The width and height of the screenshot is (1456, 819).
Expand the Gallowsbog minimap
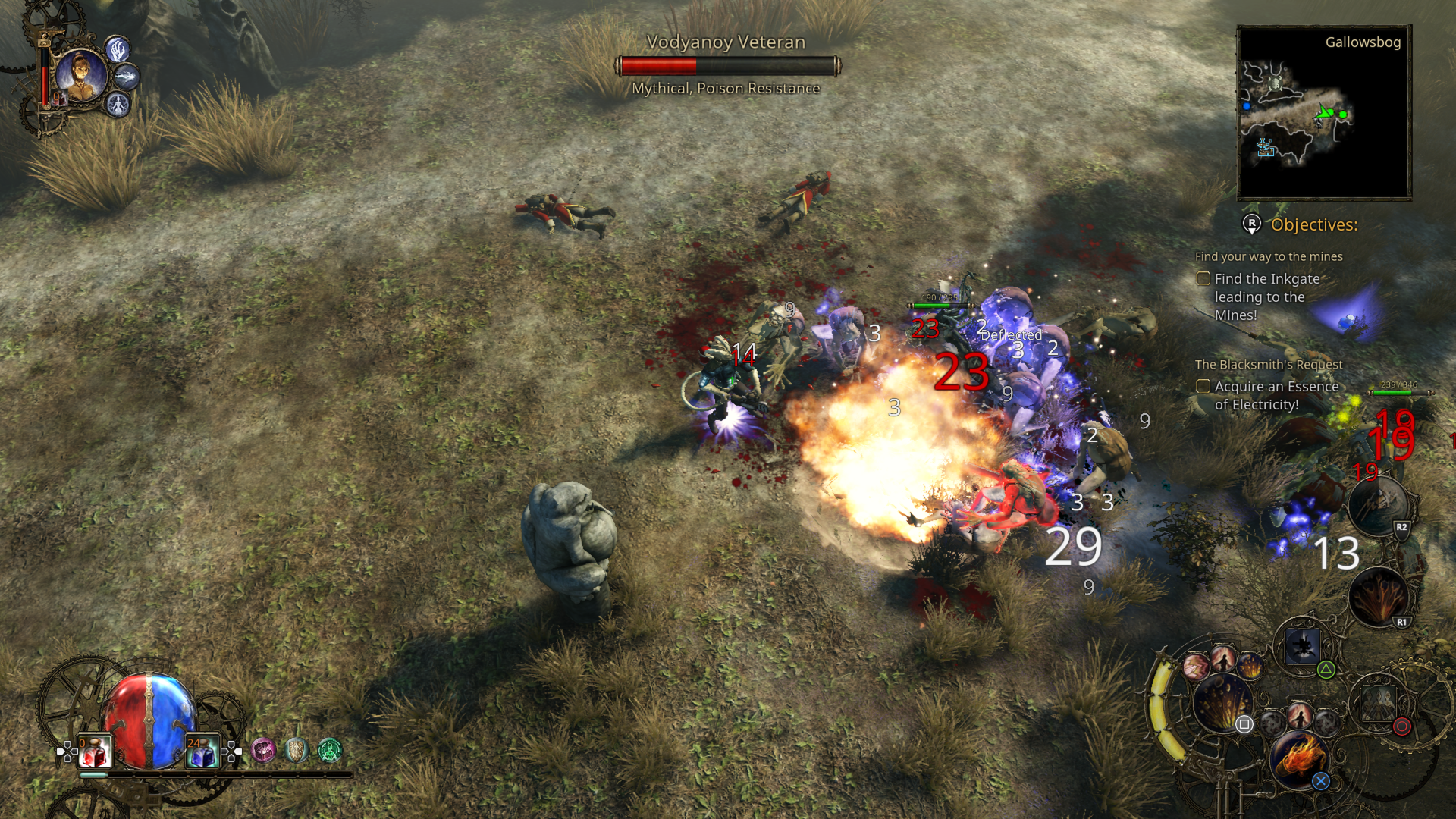(1323, 114)
